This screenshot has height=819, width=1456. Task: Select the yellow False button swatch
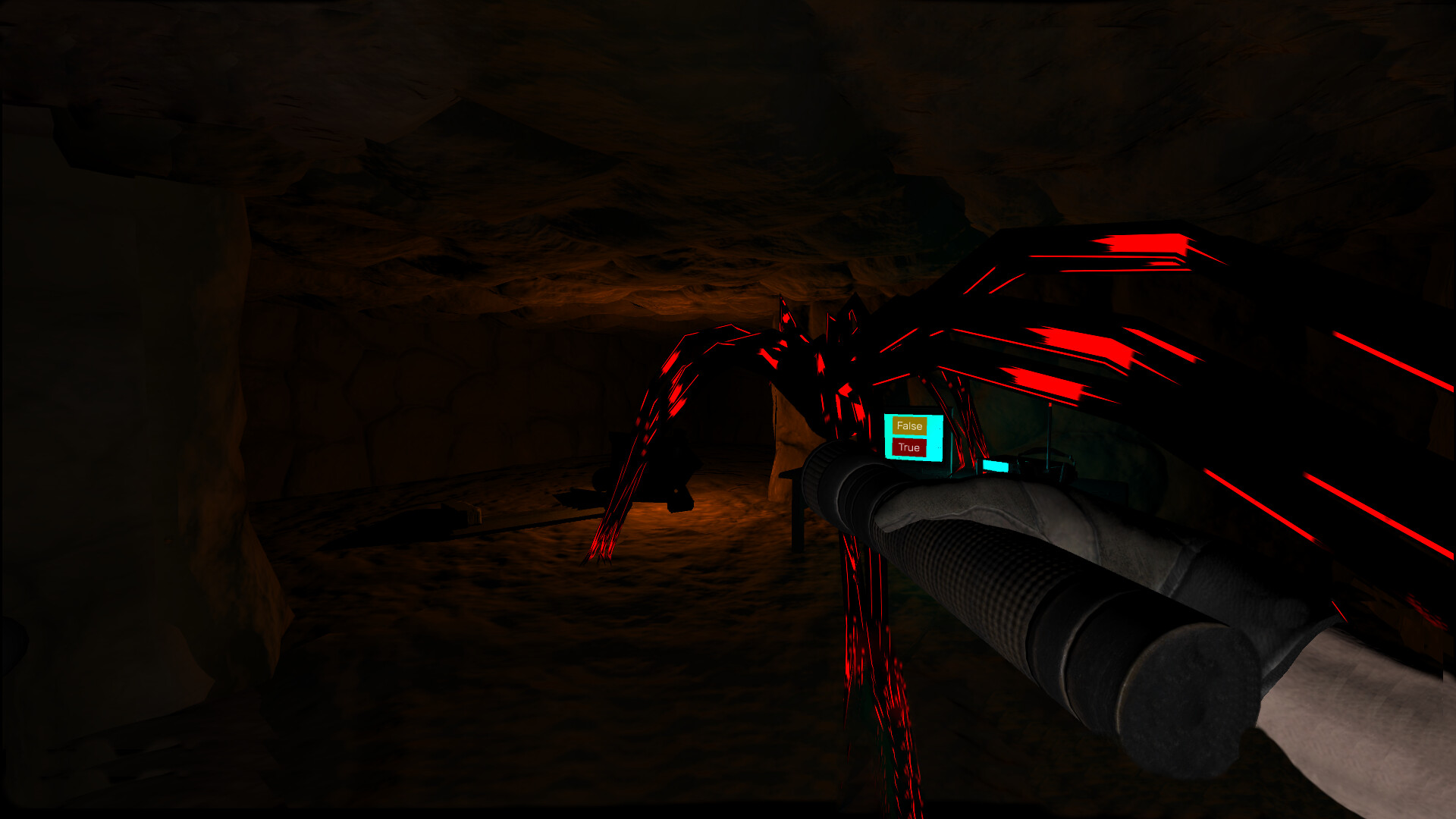[x=909, y=425]
